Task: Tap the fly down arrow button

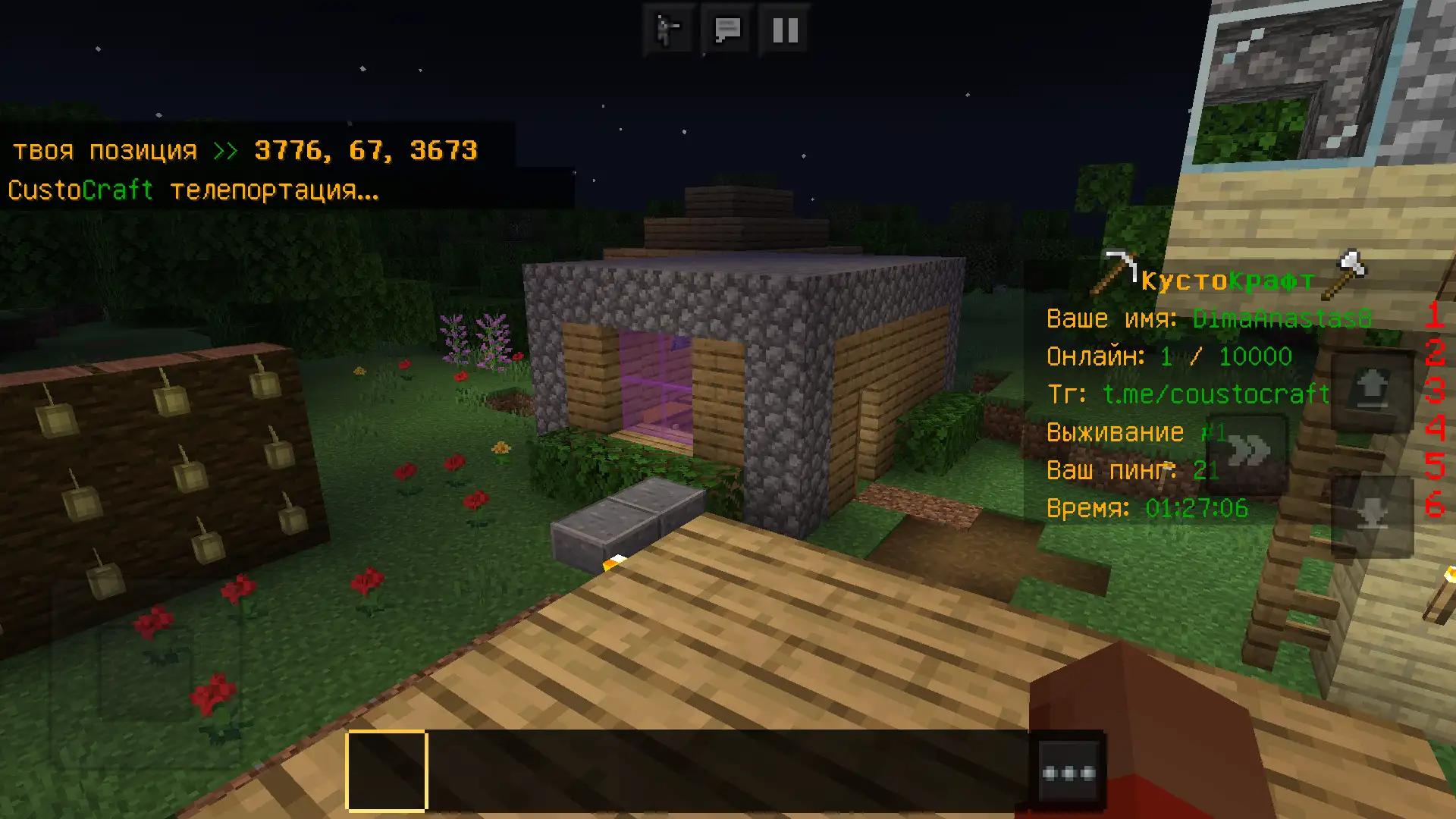Action: click(1373, 516)
